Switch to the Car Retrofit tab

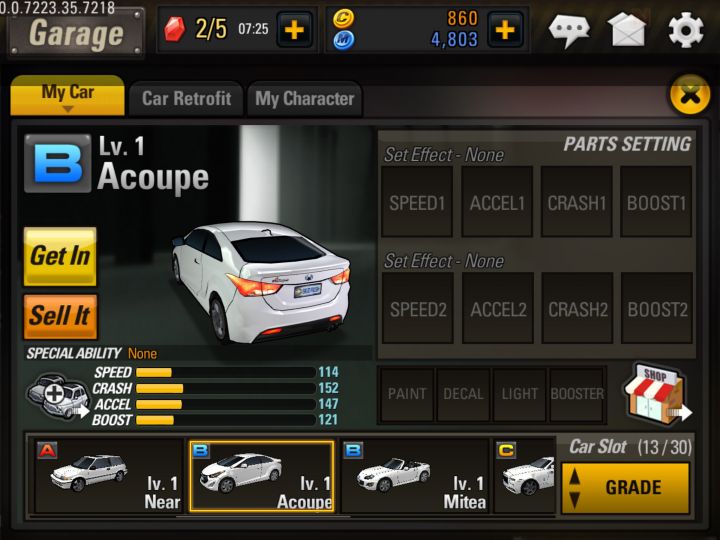coord(186,98)
